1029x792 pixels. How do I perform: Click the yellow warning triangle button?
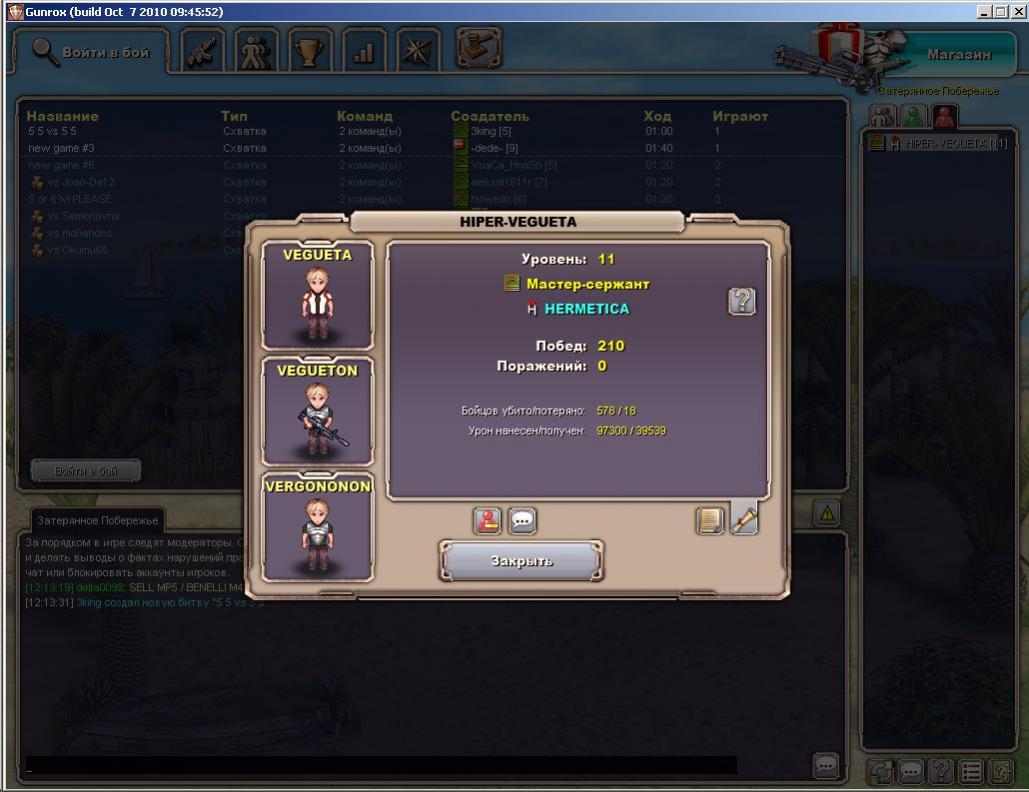[826, 514]
